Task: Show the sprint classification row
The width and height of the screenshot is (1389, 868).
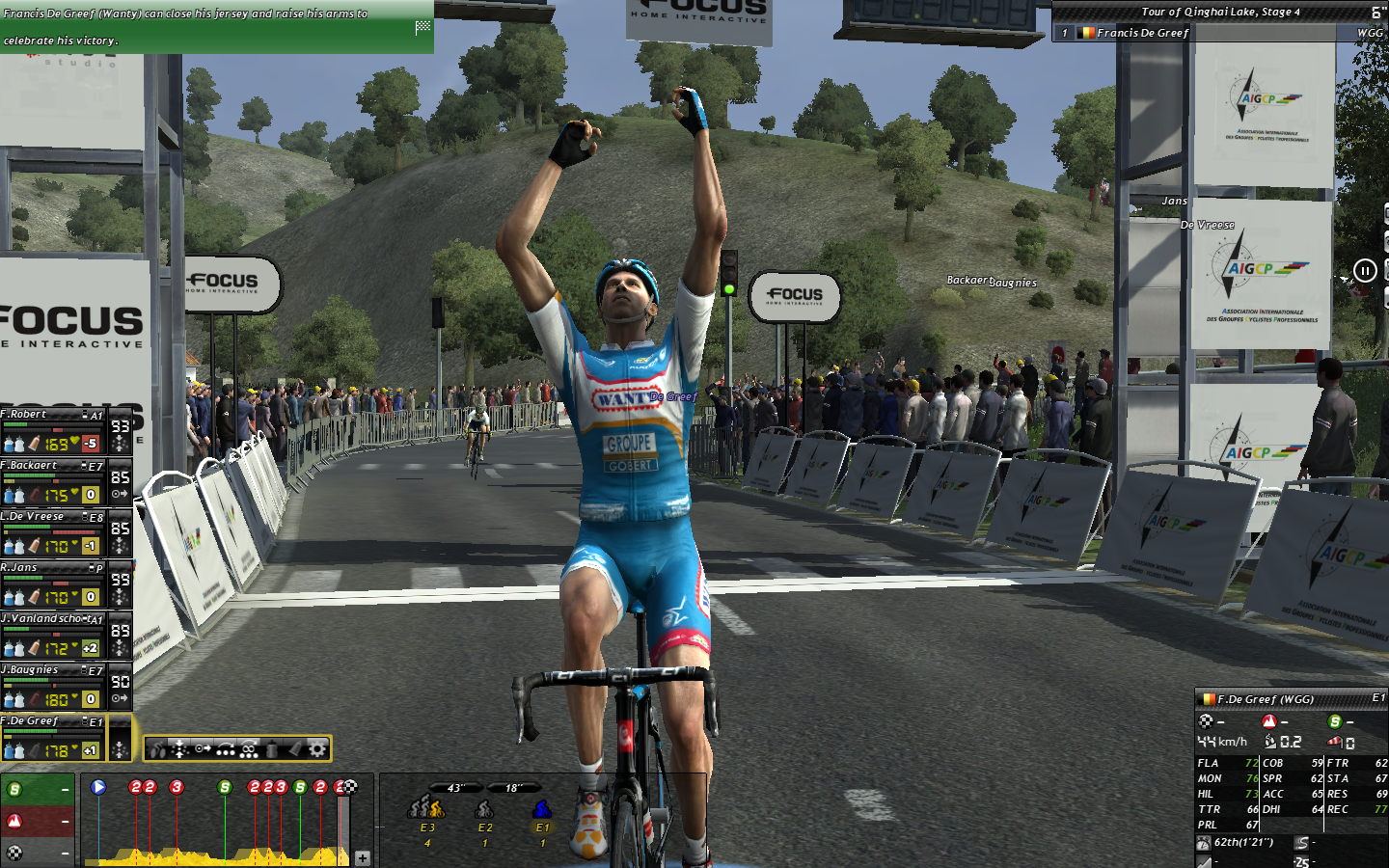Action: [x=38, y=790]
